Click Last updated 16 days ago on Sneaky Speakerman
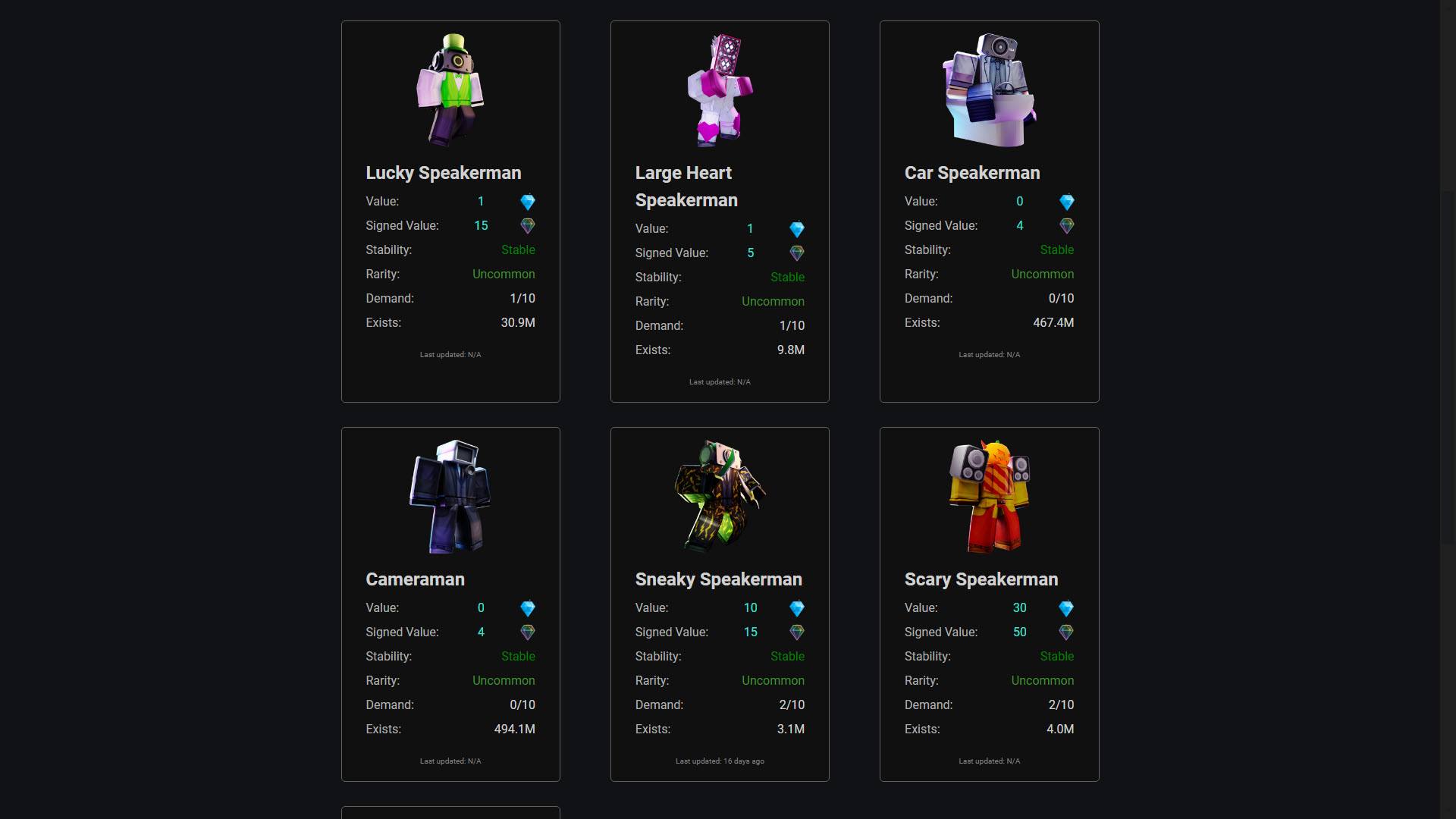The width and height of the screenshot is (1456, 819). click(x=719, y=761)
